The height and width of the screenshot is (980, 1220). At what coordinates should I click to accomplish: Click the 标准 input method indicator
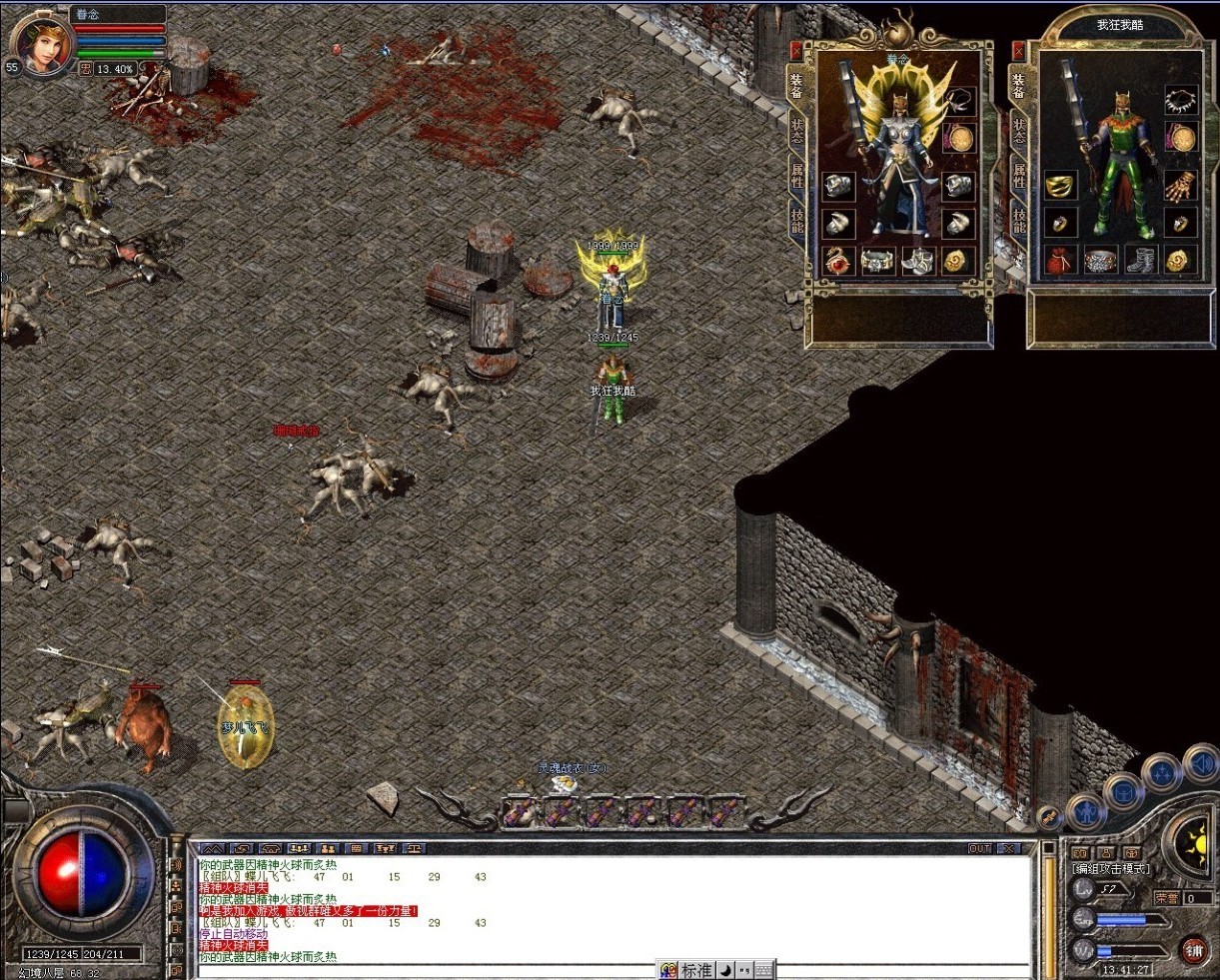pyautogui.click(x=696, y=970)
